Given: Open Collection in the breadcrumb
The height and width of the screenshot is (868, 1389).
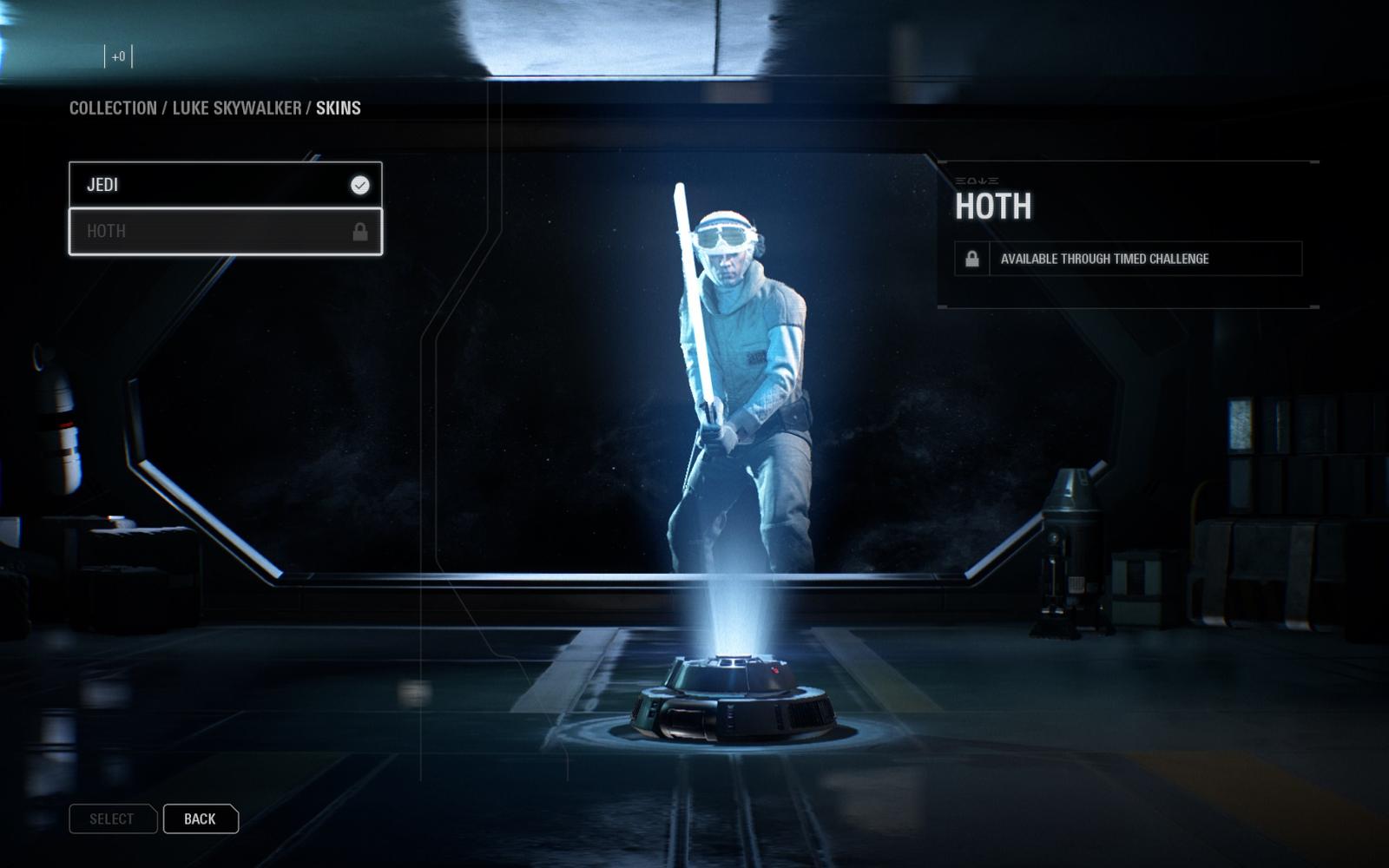Looking at the screenshot, I should (113, 108).
